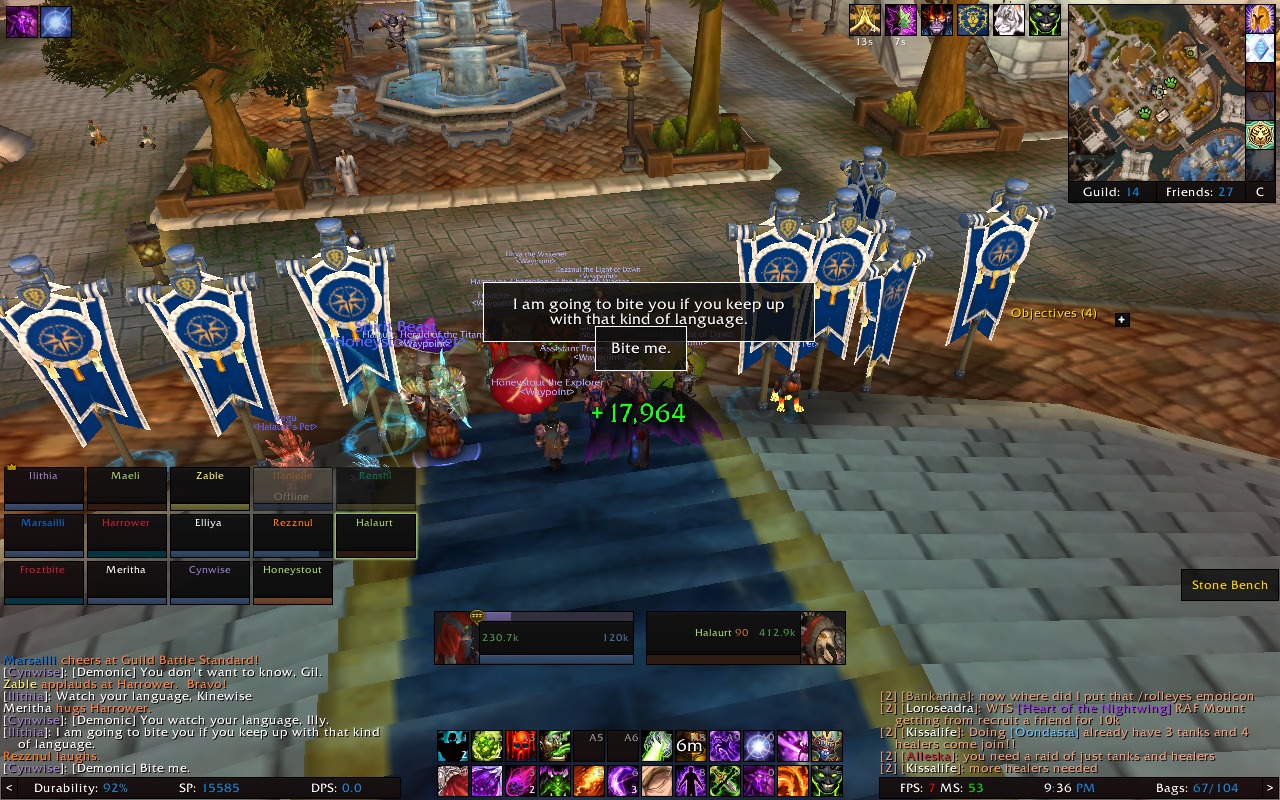Open the Bags 67/104 display

pyautogui.click(x=1197, y=789)
